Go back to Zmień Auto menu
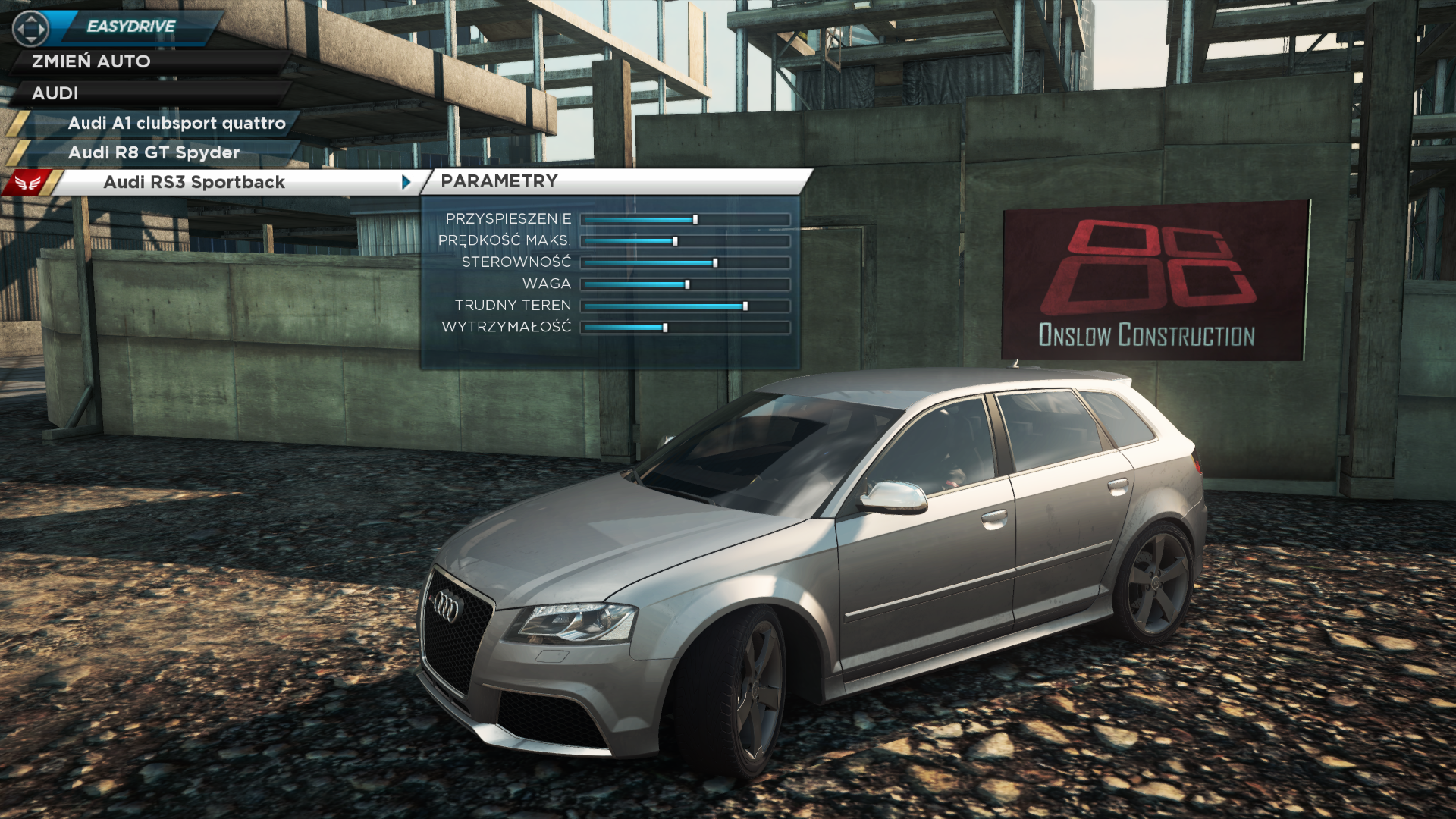This screenshot has height=819, width=1456. pyautogui.click(x=91, y=61)
